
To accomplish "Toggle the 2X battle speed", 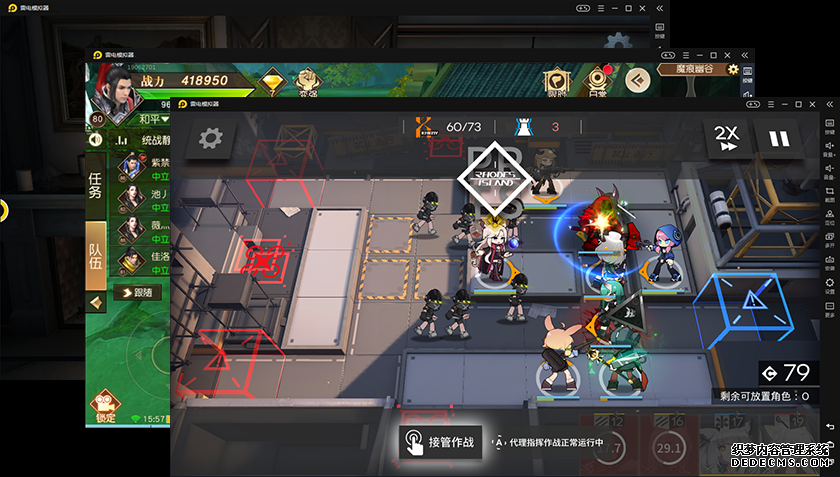I will (x=726, y=139).
